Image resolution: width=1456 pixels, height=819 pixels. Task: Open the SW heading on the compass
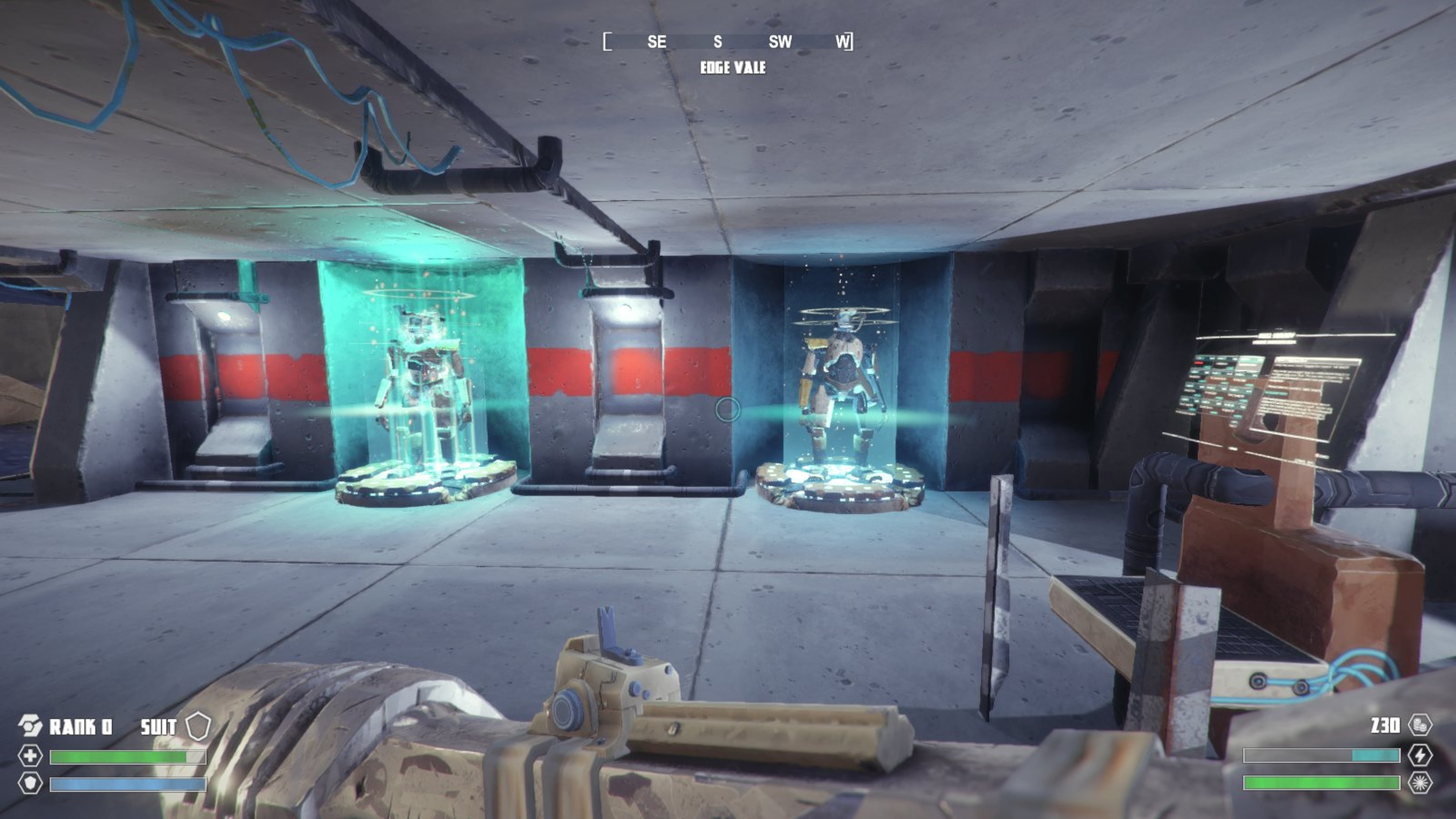pos(781,41)
